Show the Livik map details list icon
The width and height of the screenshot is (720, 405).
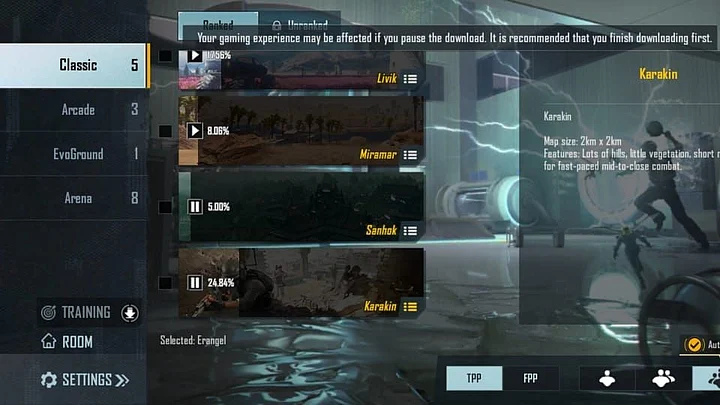point(411,78)
